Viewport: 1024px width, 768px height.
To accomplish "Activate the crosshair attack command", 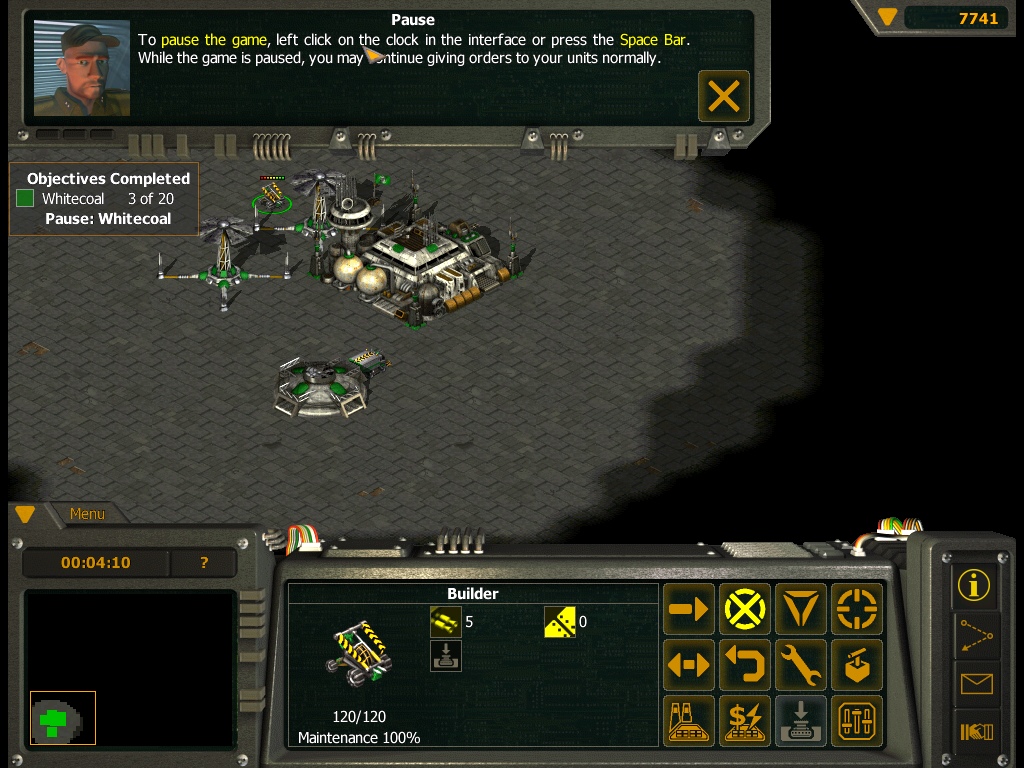I will pos(857,609).
